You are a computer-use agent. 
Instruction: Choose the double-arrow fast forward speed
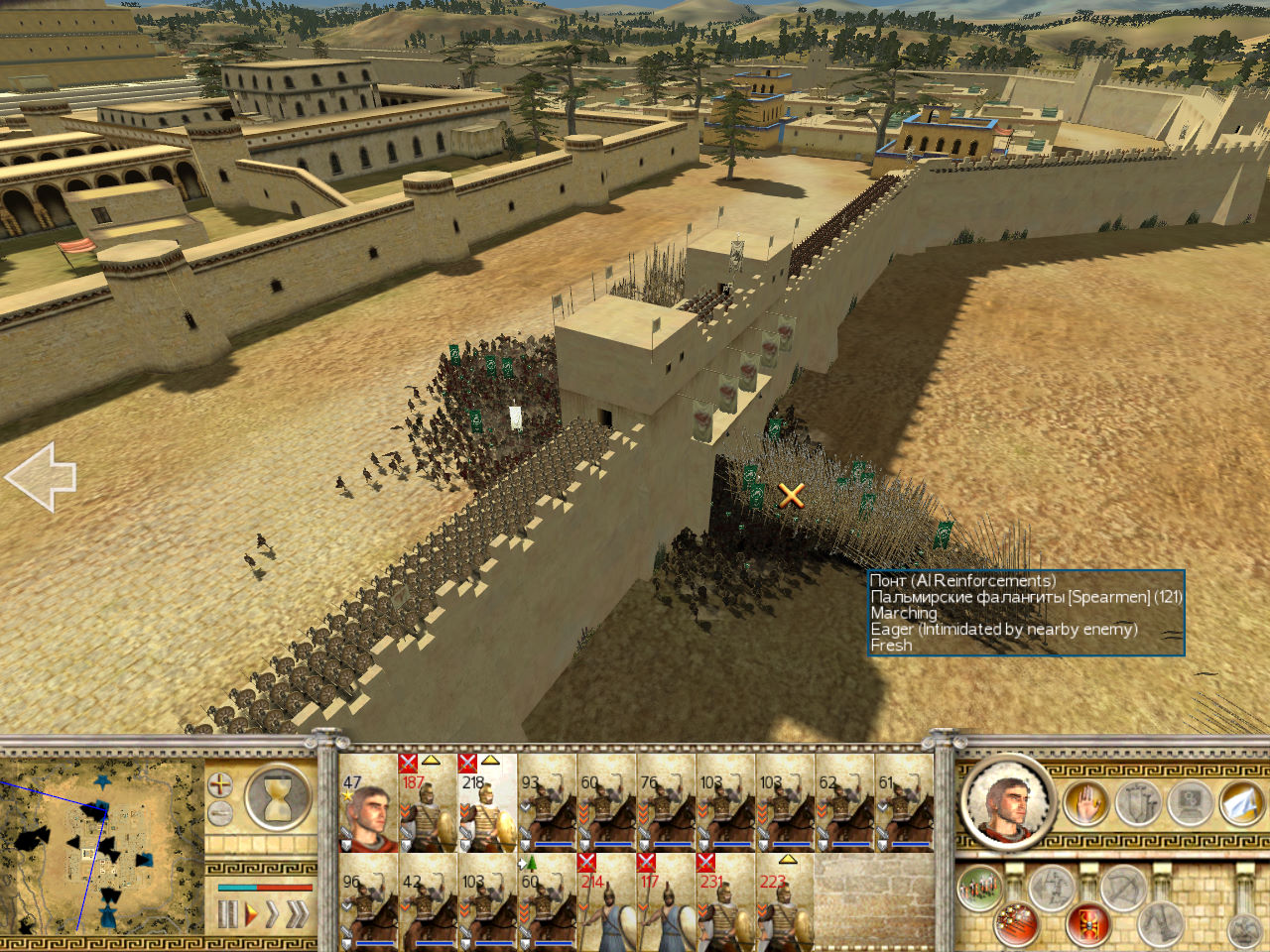coord(296,913)
